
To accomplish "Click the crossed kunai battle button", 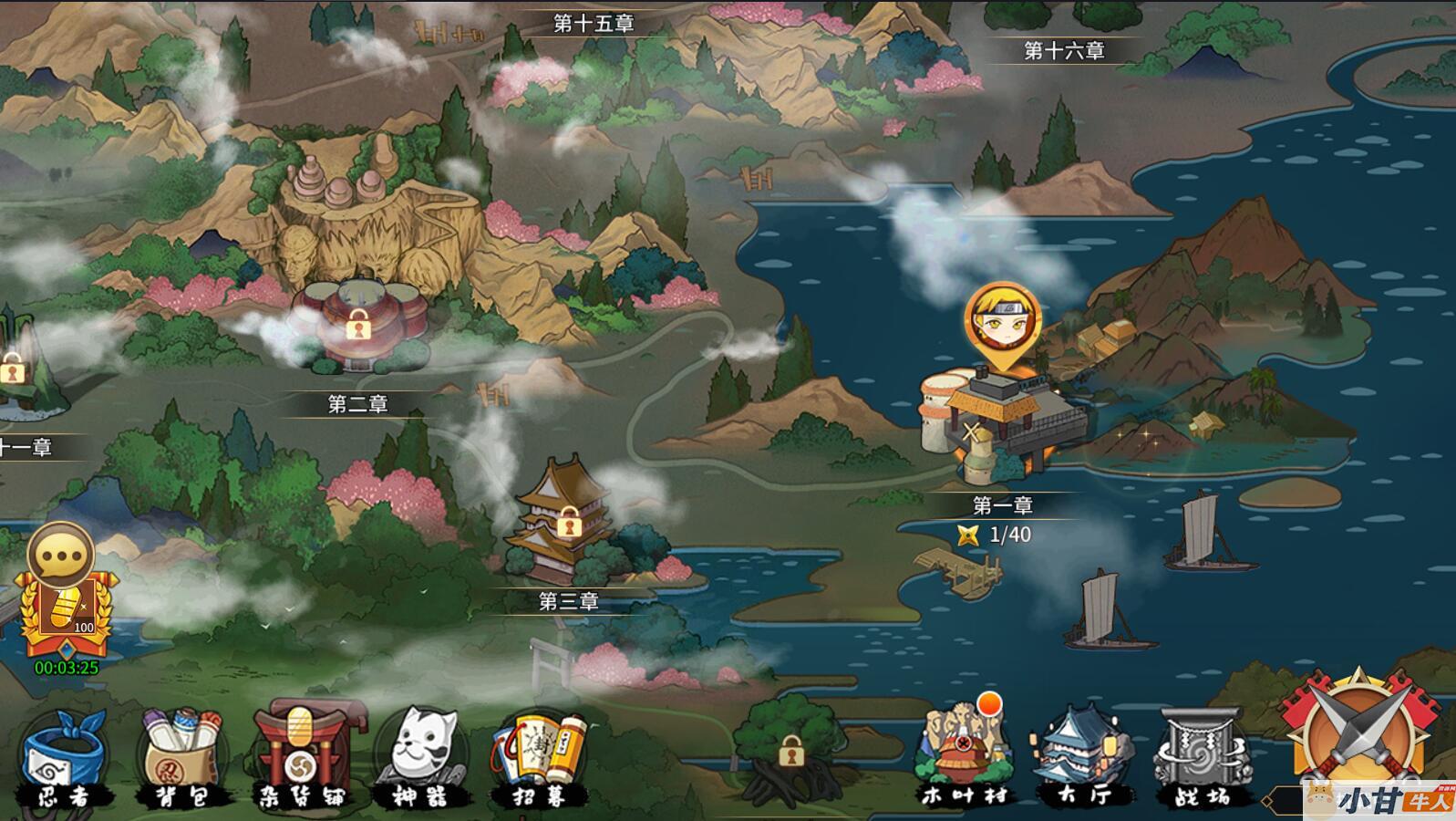I will click(x=1360, y=737).
